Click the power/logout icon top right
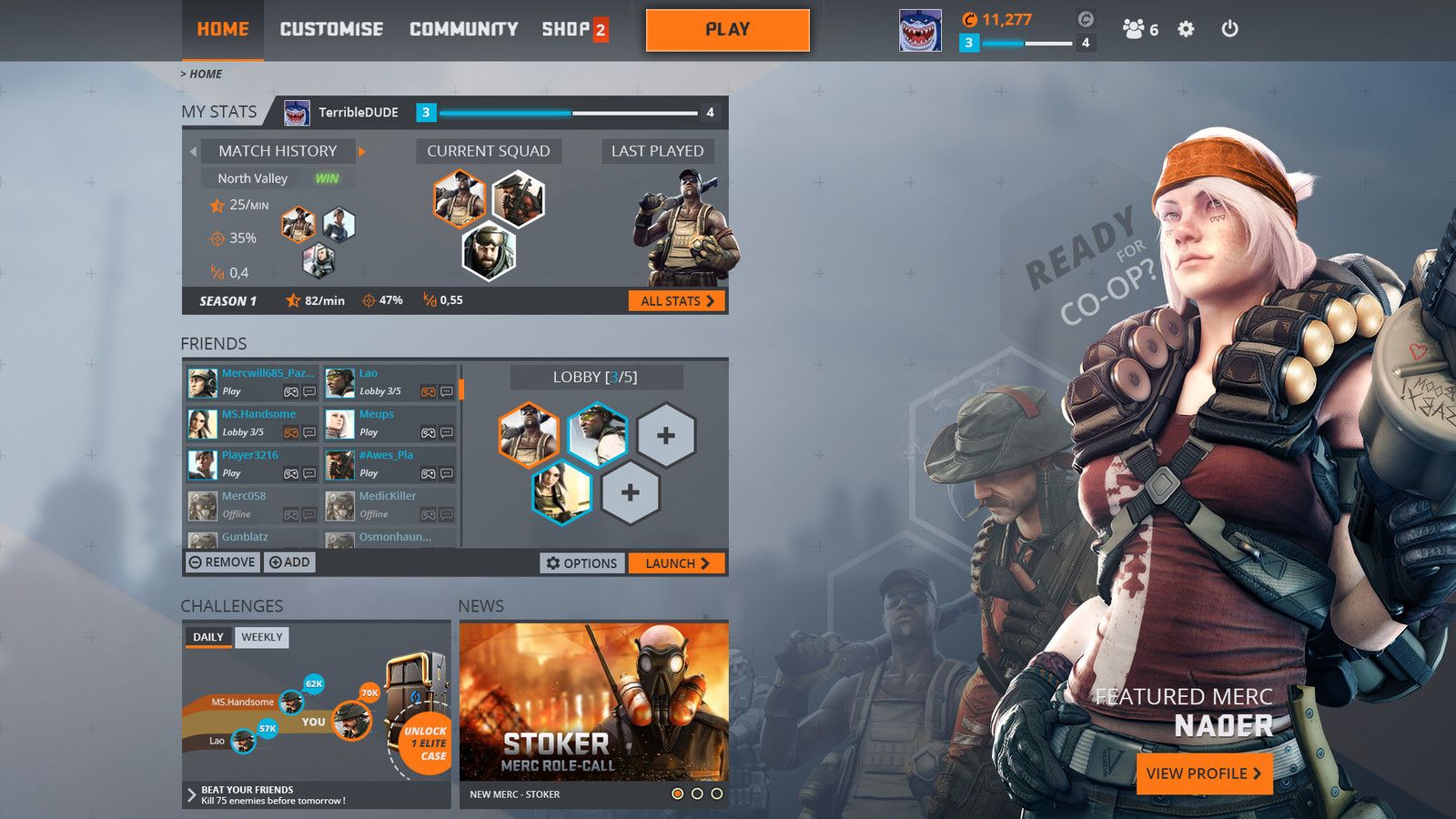The width and height of the screenshot is (1456, 819). click(1230, 29)
